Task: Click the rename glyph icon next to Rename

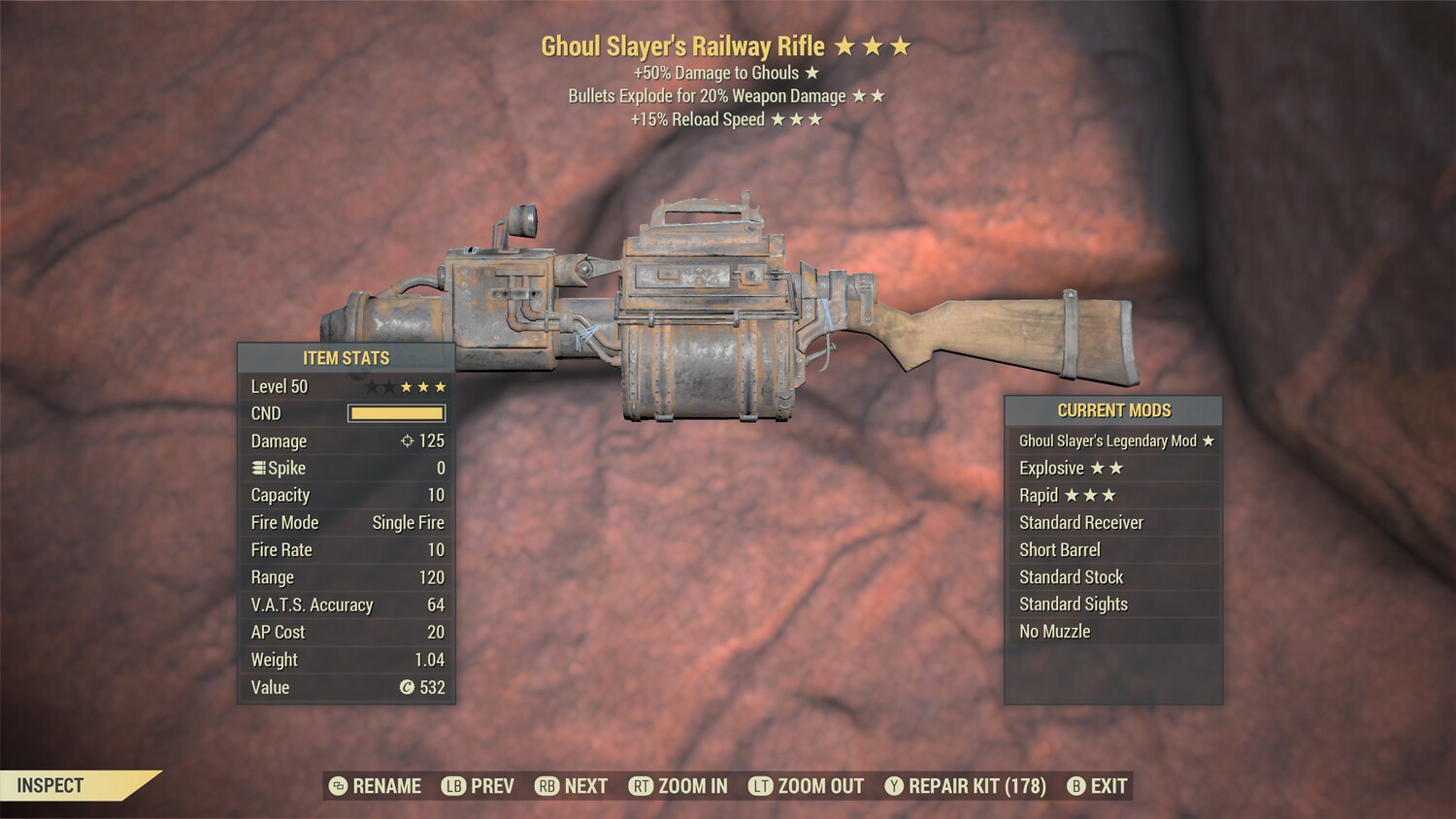Action: (341, 784)
